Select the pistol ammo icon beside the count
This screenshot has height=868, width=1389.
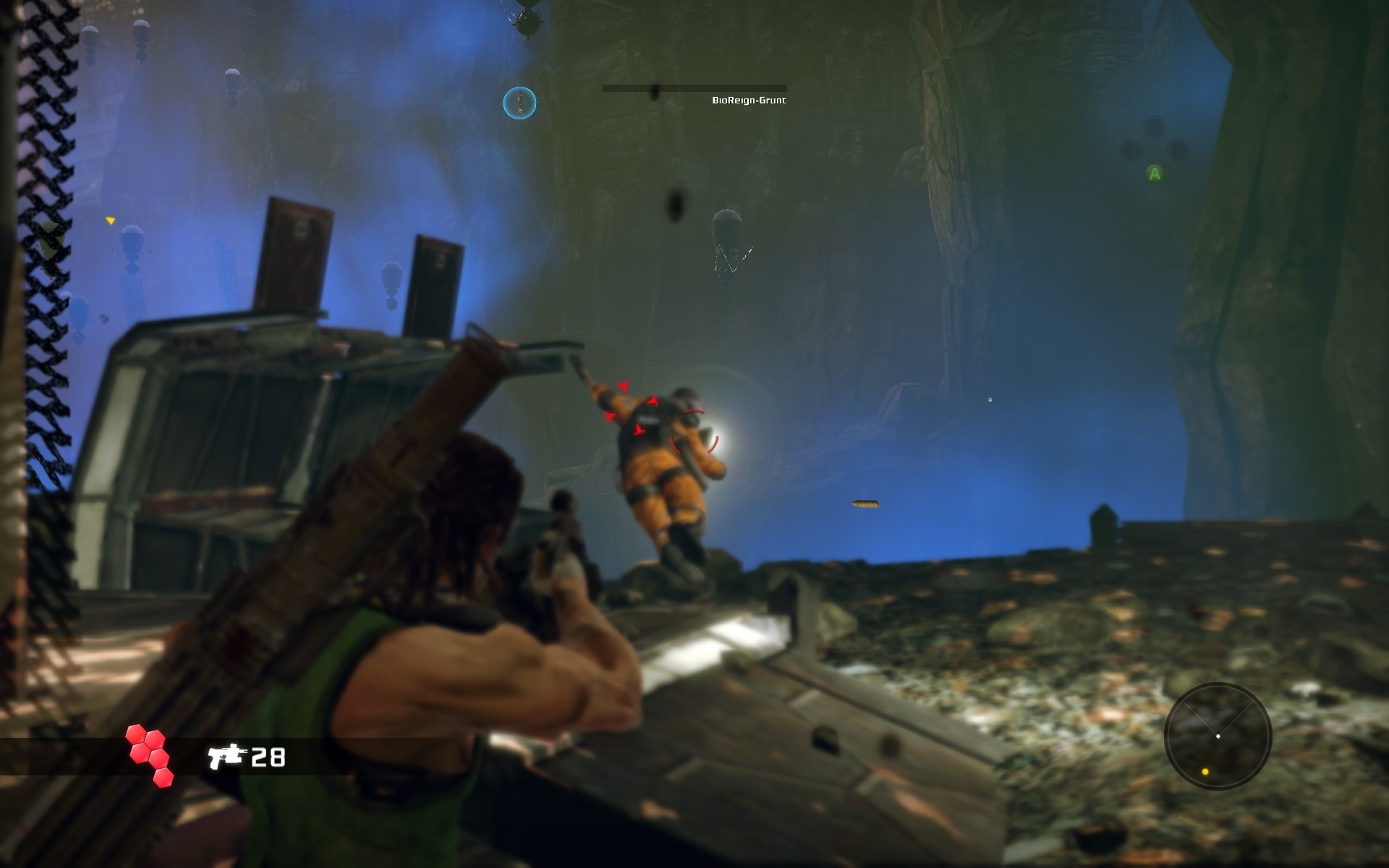click(228, 757)
